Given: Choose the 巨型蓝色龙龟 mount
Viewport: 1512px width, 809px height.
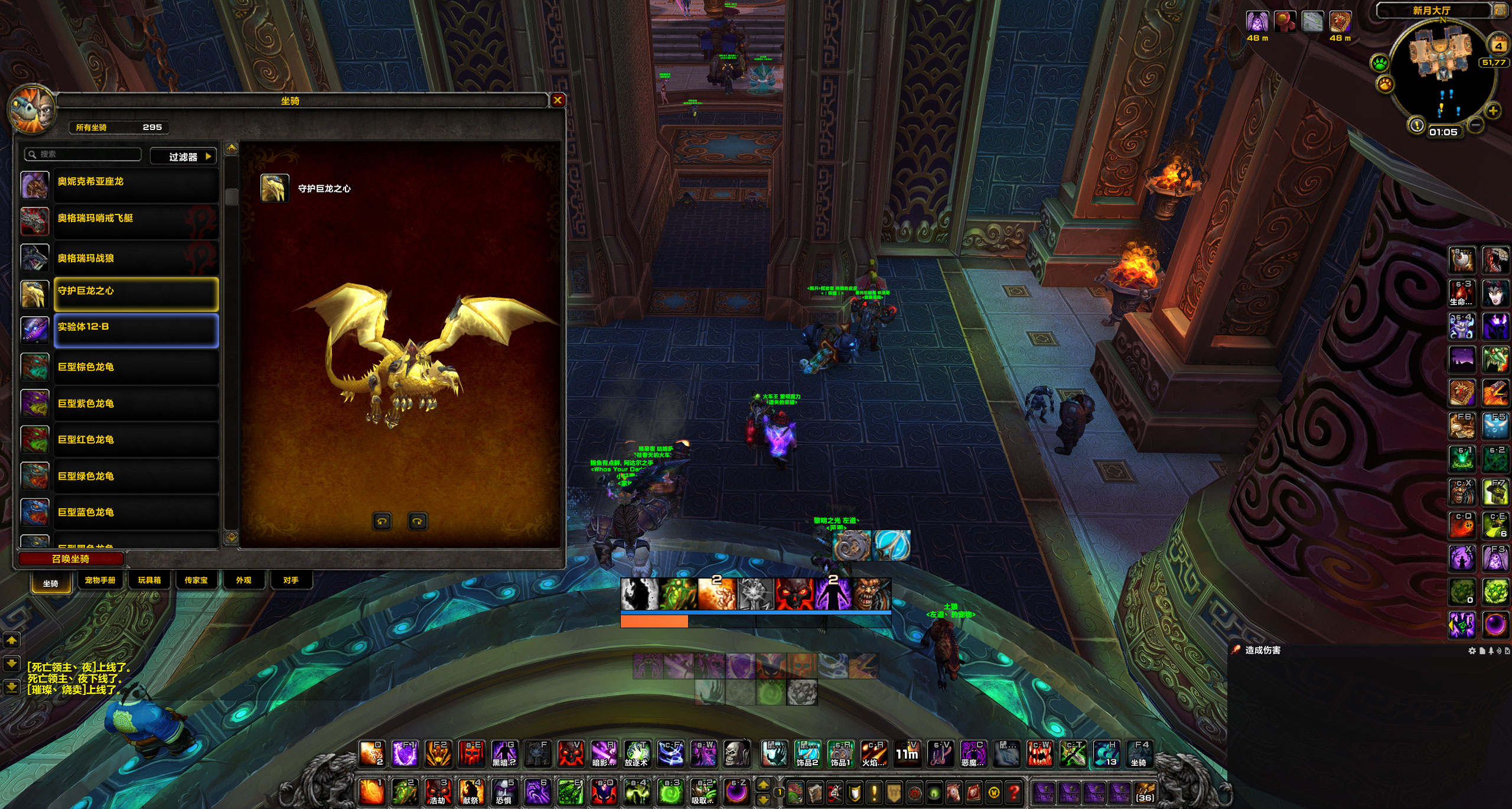Looking at the screenshot, I should [x=136, y=512].
